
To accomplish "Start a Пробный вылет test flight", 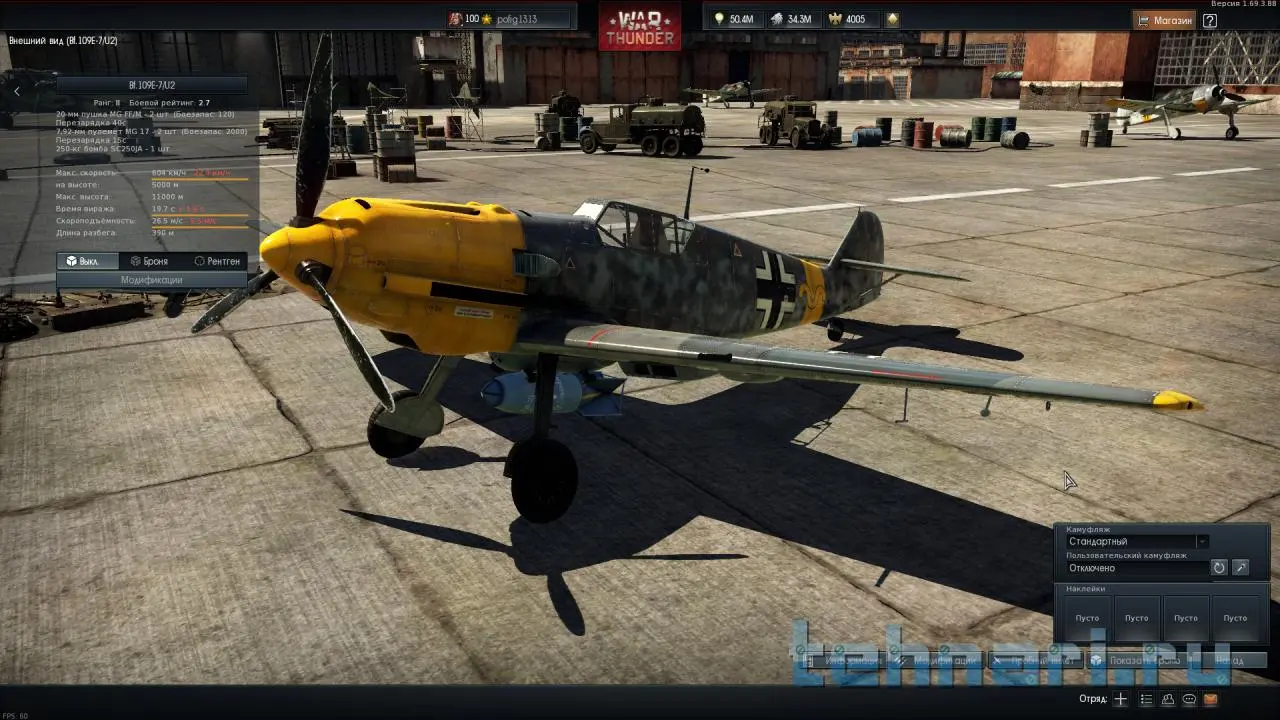I will coord(1035,660).
